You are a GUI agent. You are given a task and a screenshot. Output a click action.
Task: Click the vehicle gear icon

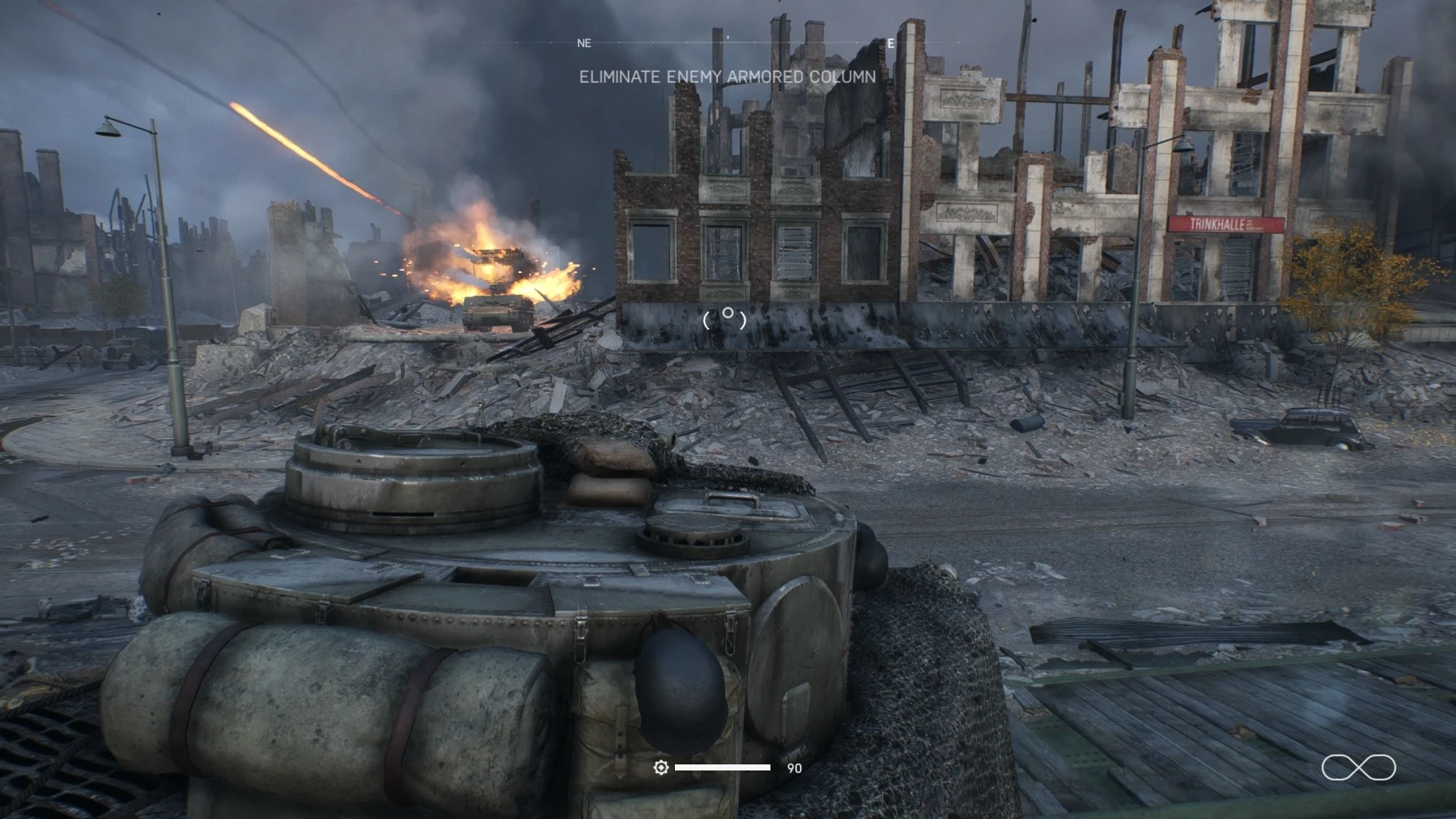pyautogui.click(x=661, y=767)
